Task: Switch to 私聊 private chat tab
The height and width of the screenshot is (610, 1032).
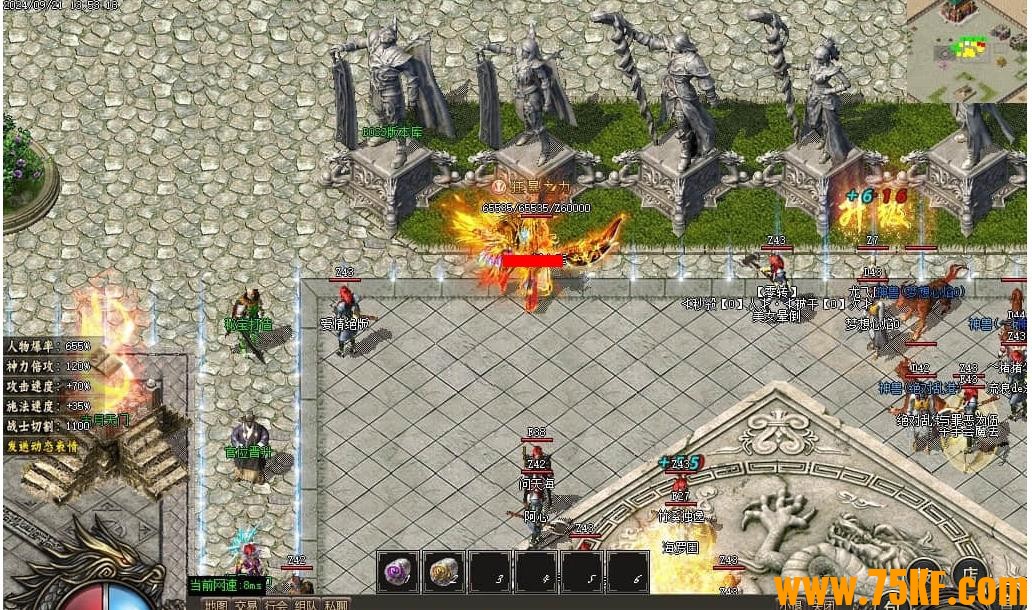Action: [x=336, y=604]
